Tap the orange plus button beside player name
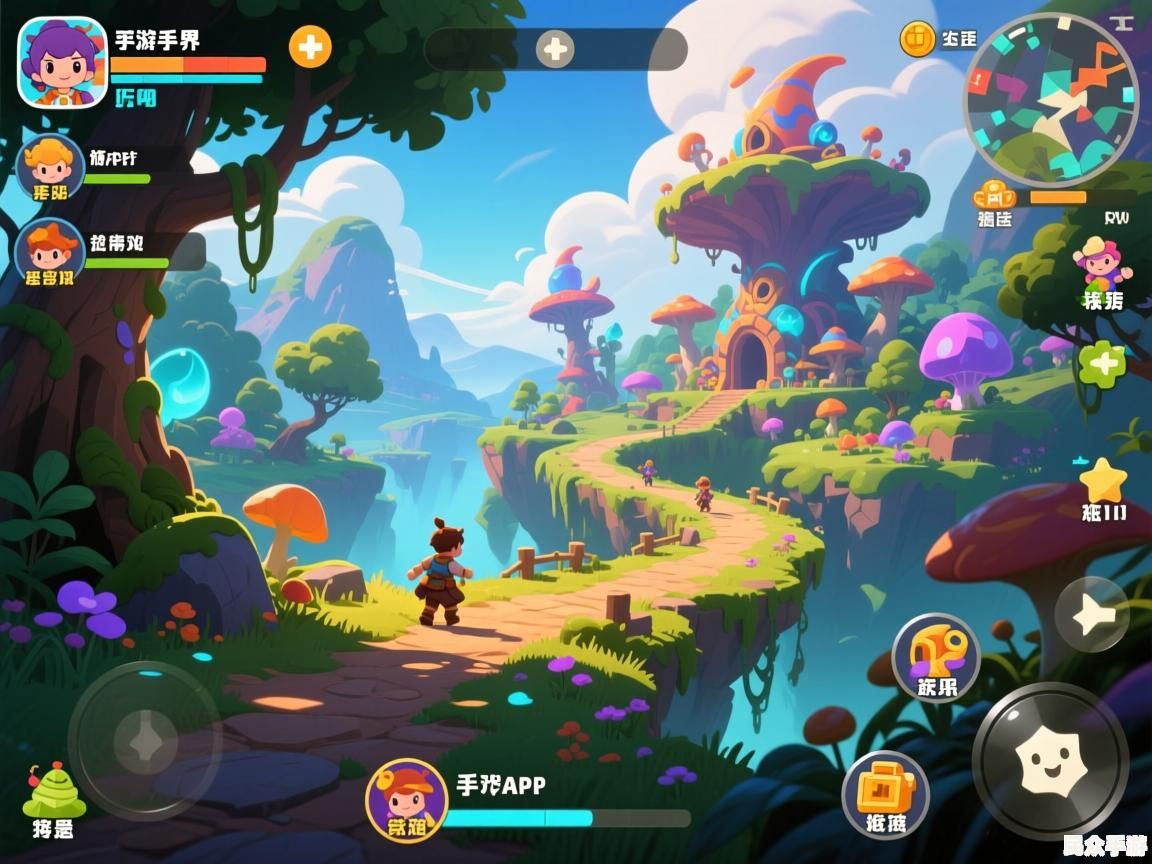Viewport: 1152px width, 864px height. click(310, 47)
